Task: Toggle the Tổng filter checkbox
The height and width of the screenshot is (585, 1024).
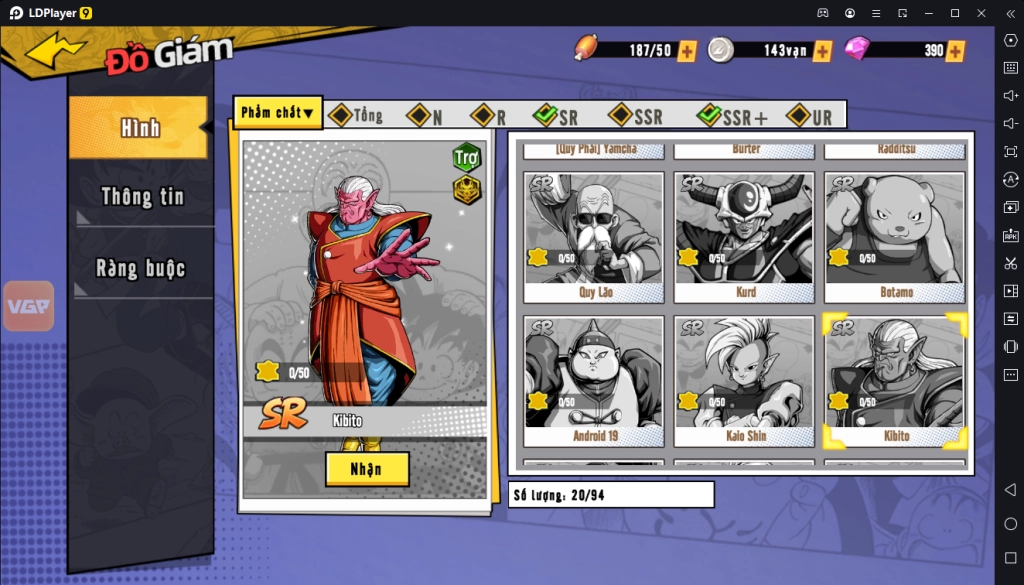Action: click(x=341, y=116)
